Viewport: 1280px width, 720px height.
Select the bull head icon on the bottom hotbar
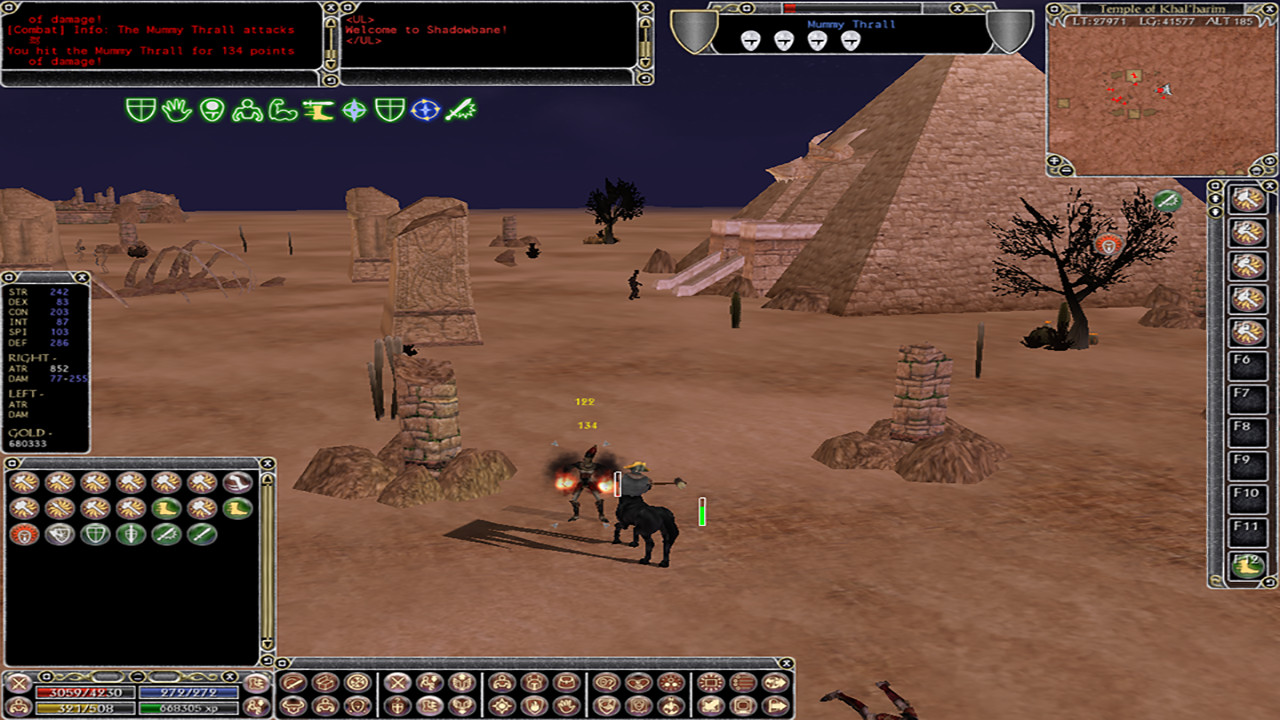[292, 705]
